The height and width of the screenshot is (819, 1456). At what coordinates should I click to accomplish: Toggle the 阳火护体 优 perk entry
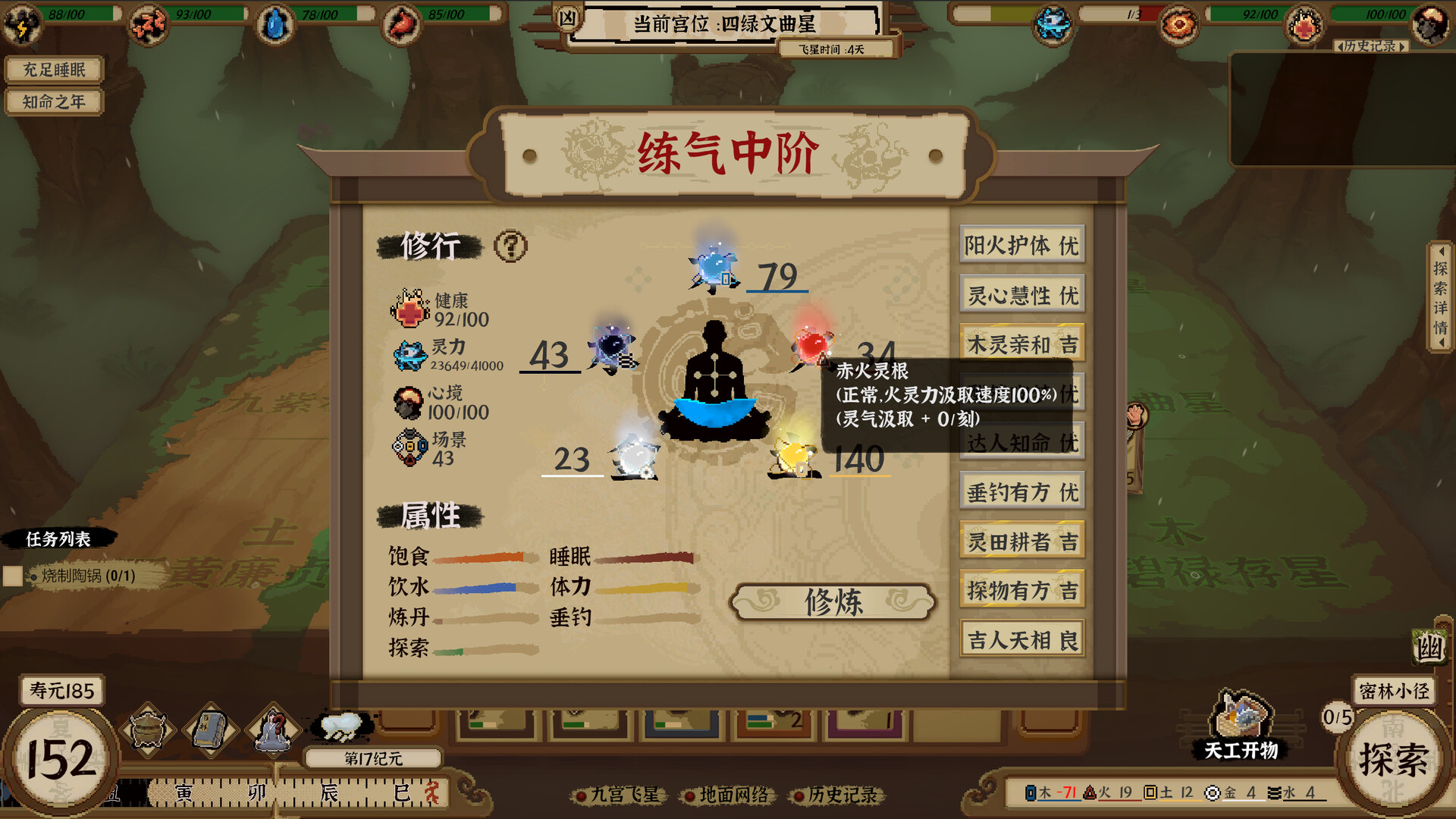click(x=1021, y=244)
